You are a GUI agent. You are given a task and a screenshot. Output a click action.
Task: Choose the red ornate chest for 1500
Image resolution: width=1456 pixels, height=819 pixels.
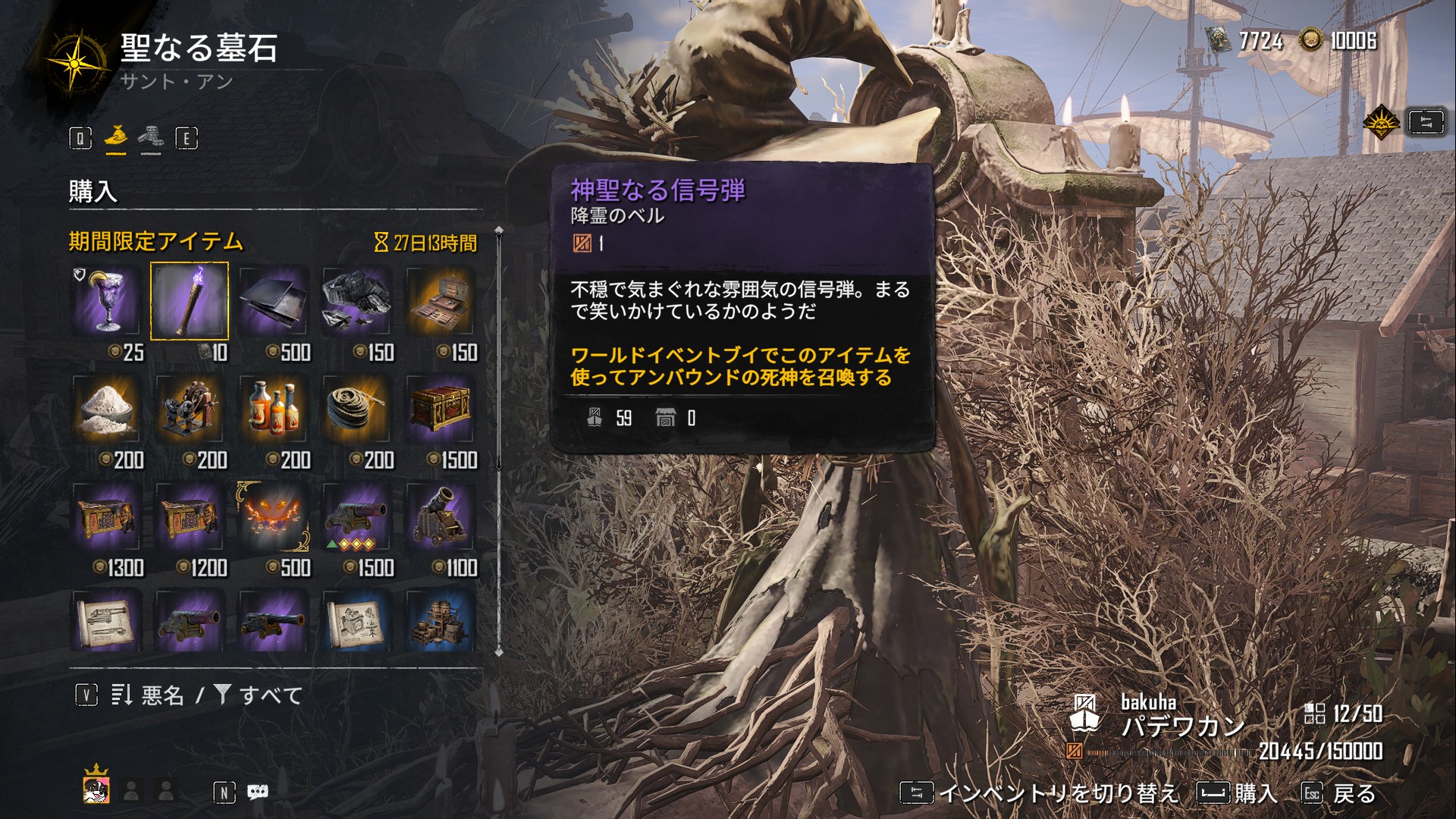[x=440, y=409]
